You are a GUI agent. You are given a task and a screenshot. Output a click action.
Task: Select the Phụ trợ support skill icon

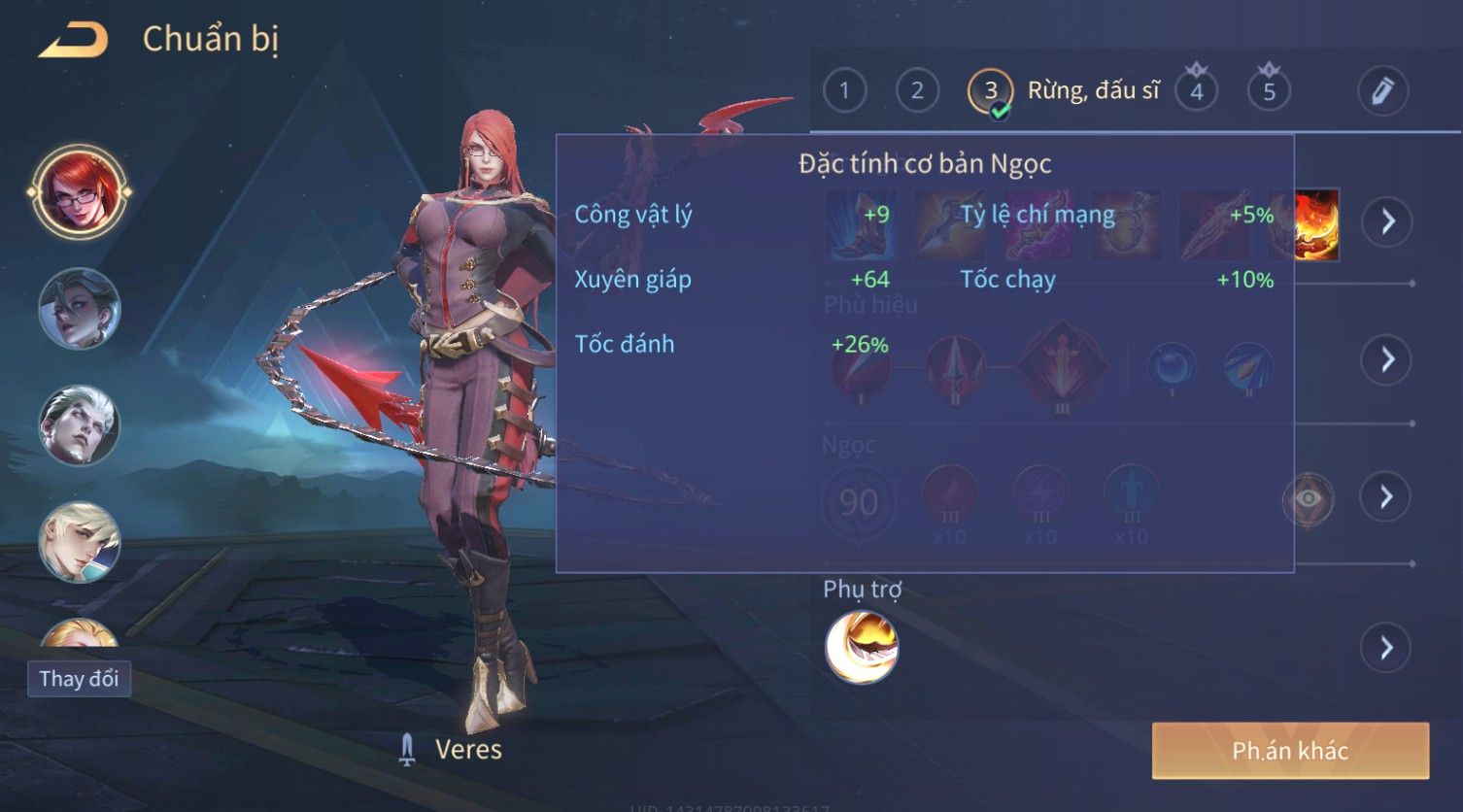[862, 647]
